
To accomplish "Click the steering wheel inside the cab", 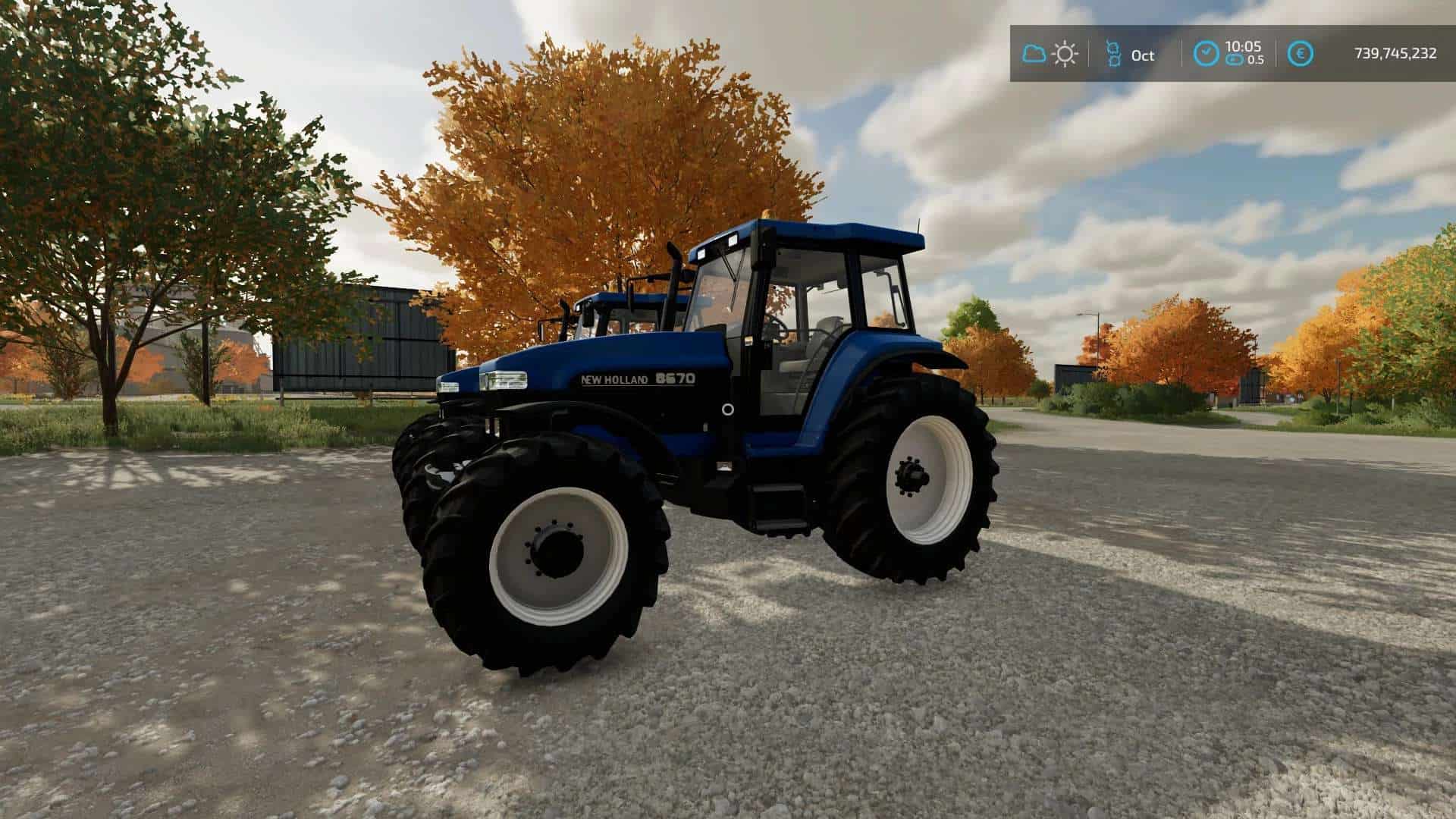I will click(x=777, y=327).
